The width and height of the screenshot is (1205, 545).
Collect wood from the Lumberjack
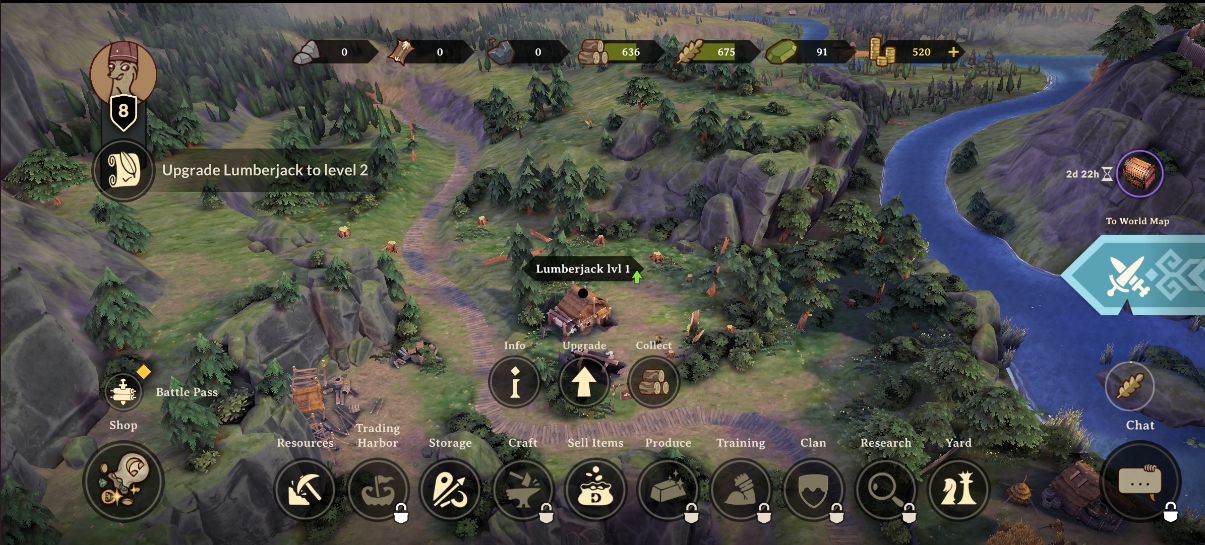pyautogui.click(x=654, y=381)
